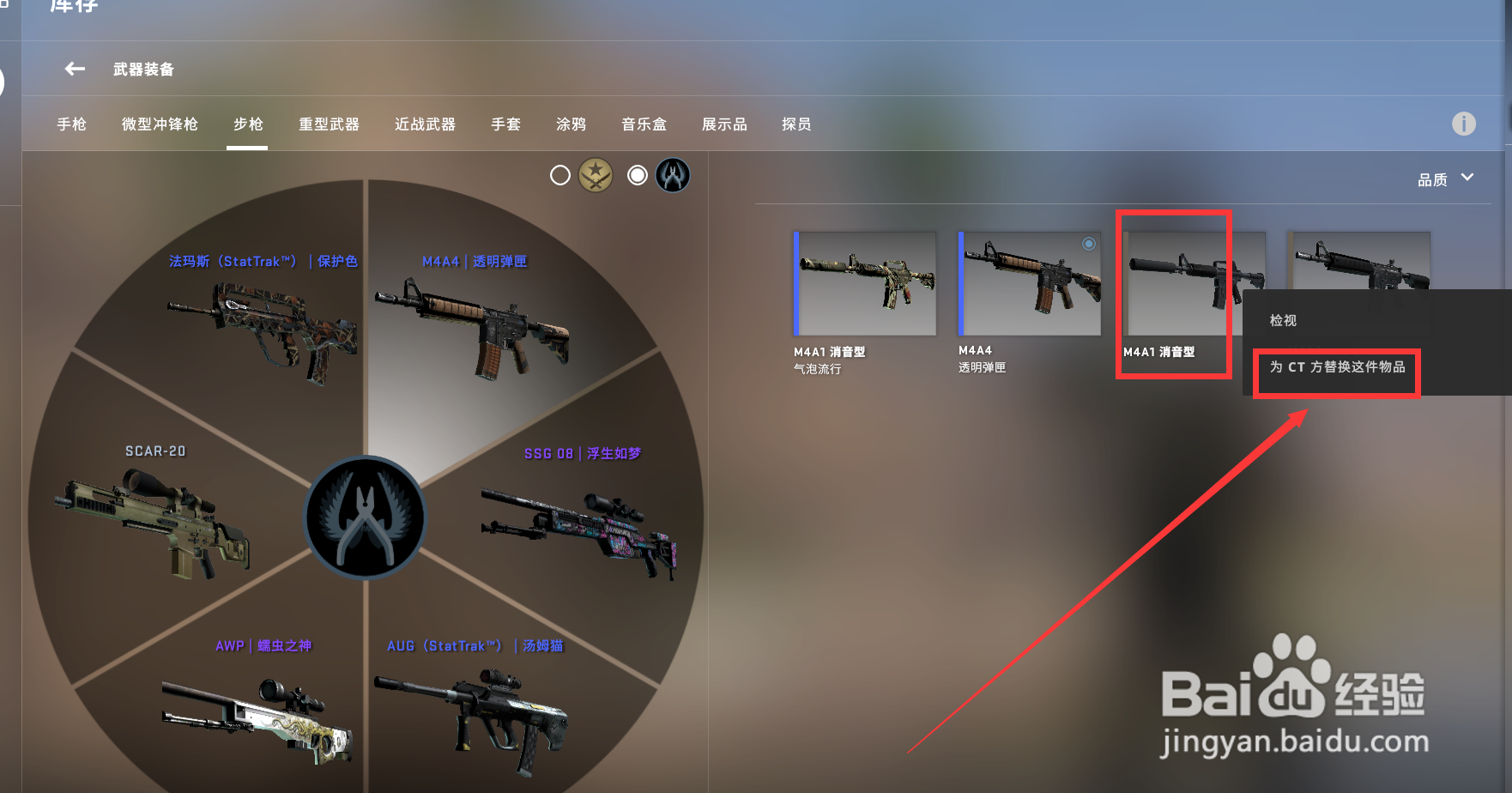The height and width of the screenshot is (793, 1512).
Task: Select the T faction badge above the wheel
Action: click(x=597, y=175)
